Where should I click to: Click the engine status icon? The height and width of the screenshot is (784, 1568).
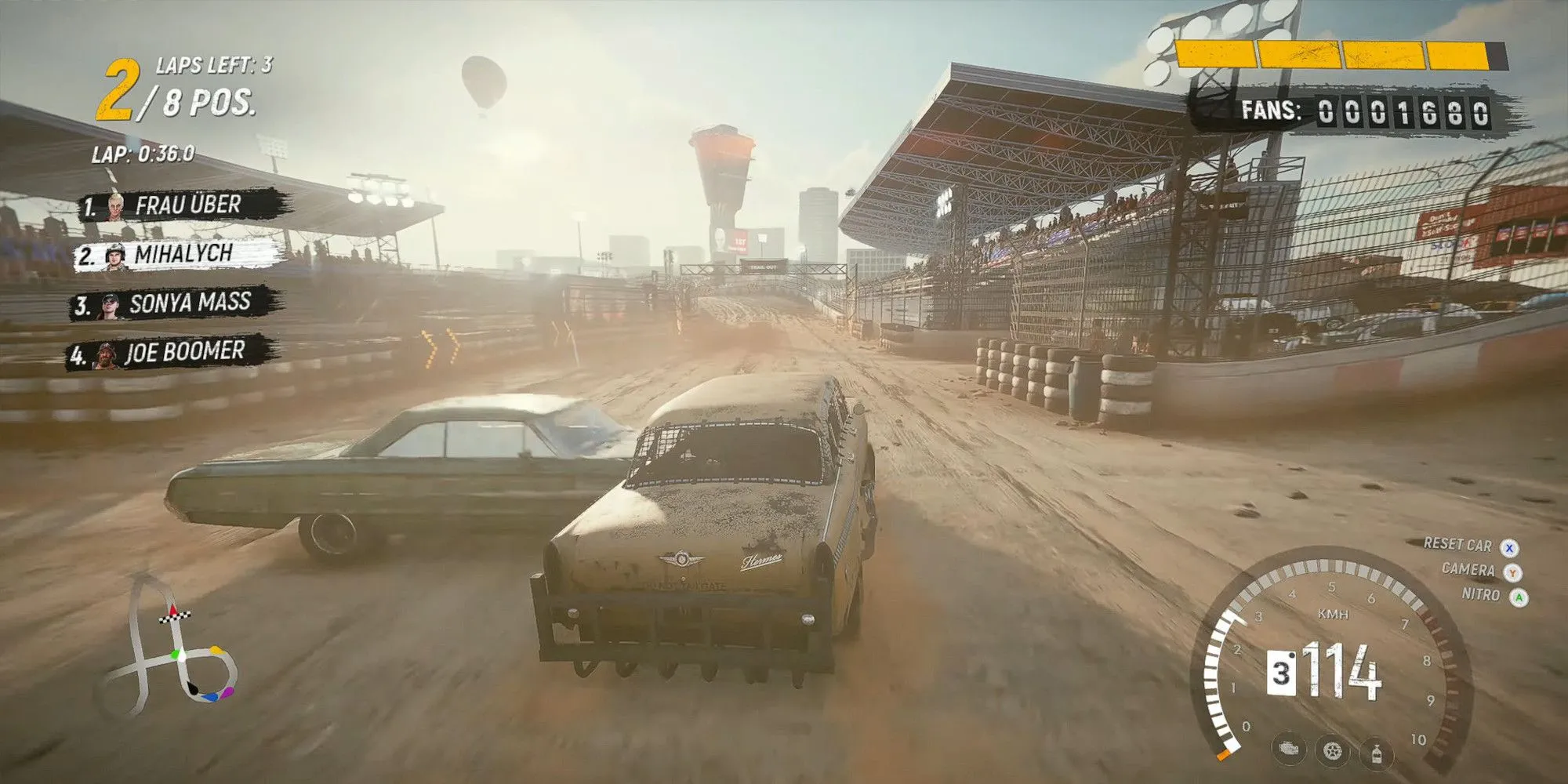1287,749
